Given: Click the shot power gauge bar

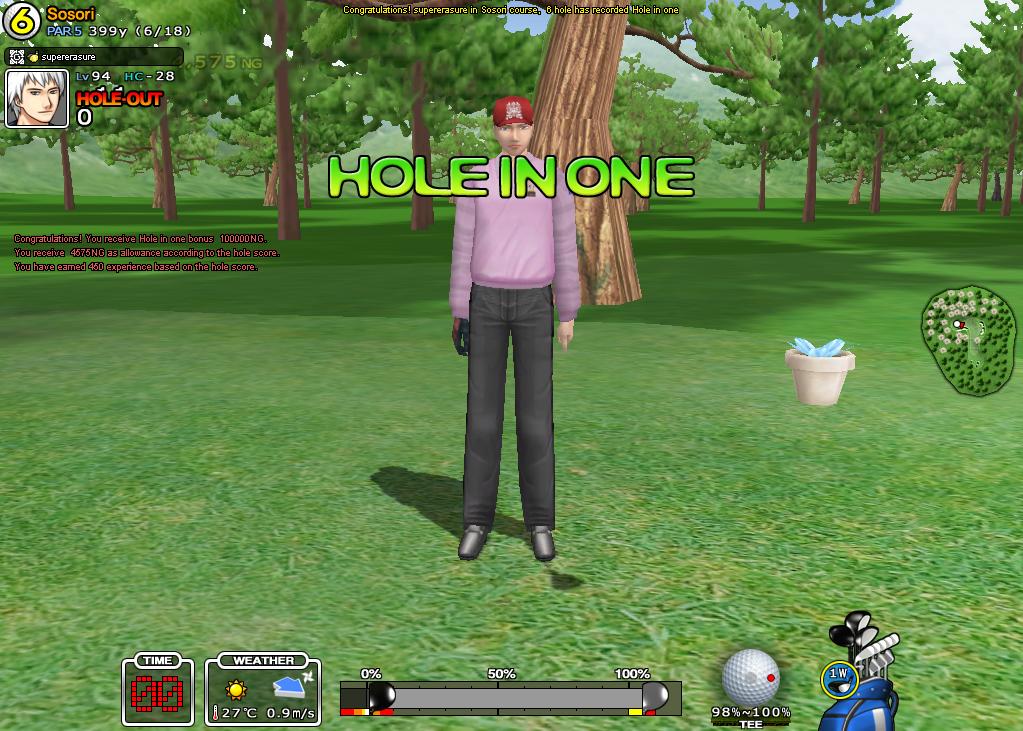Looking at the screenshot, I should (510, 696).
